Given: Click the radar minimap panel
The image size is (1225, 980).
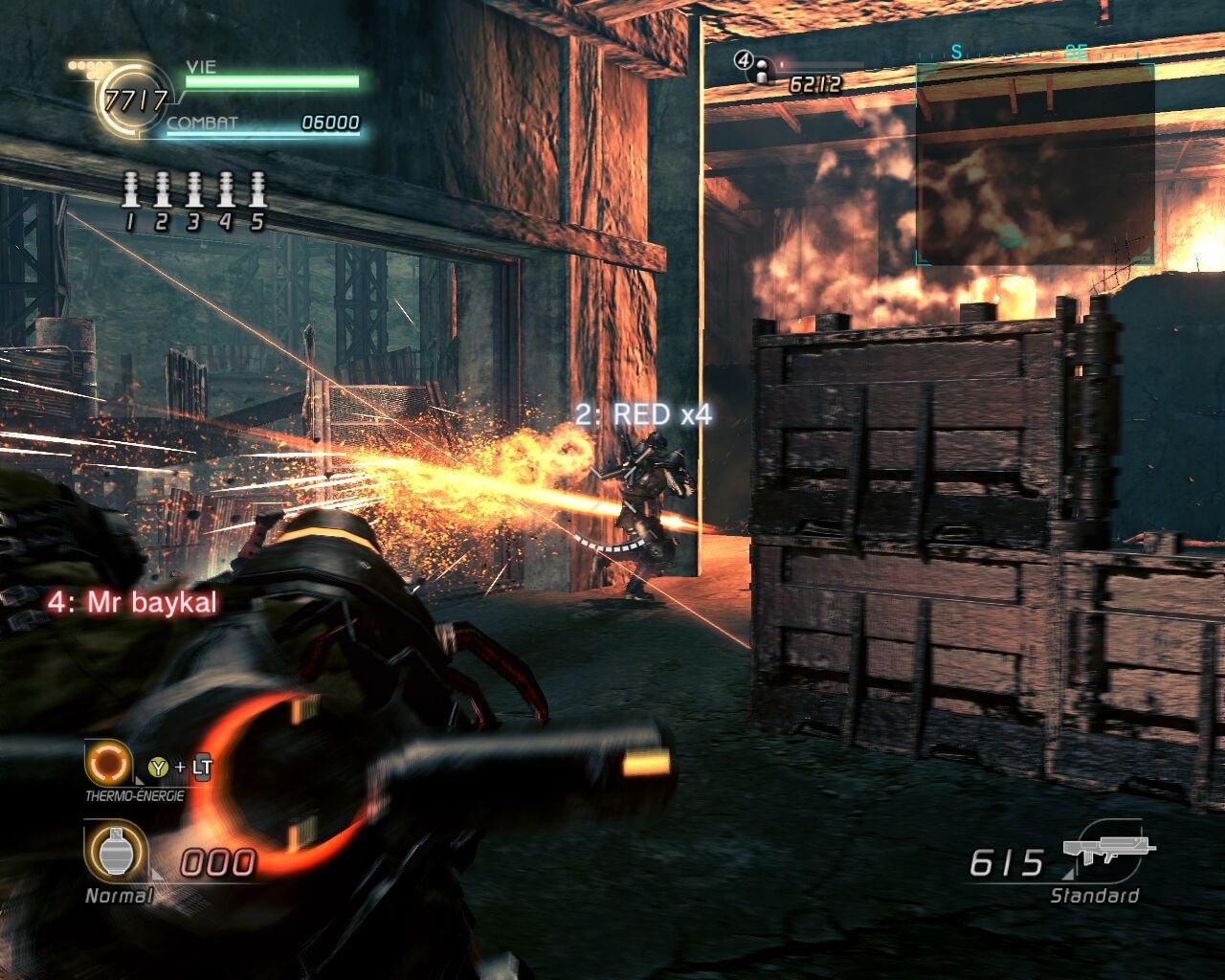Looking at the screenshot, I should pyautogui.click(x=1035, y=164).
